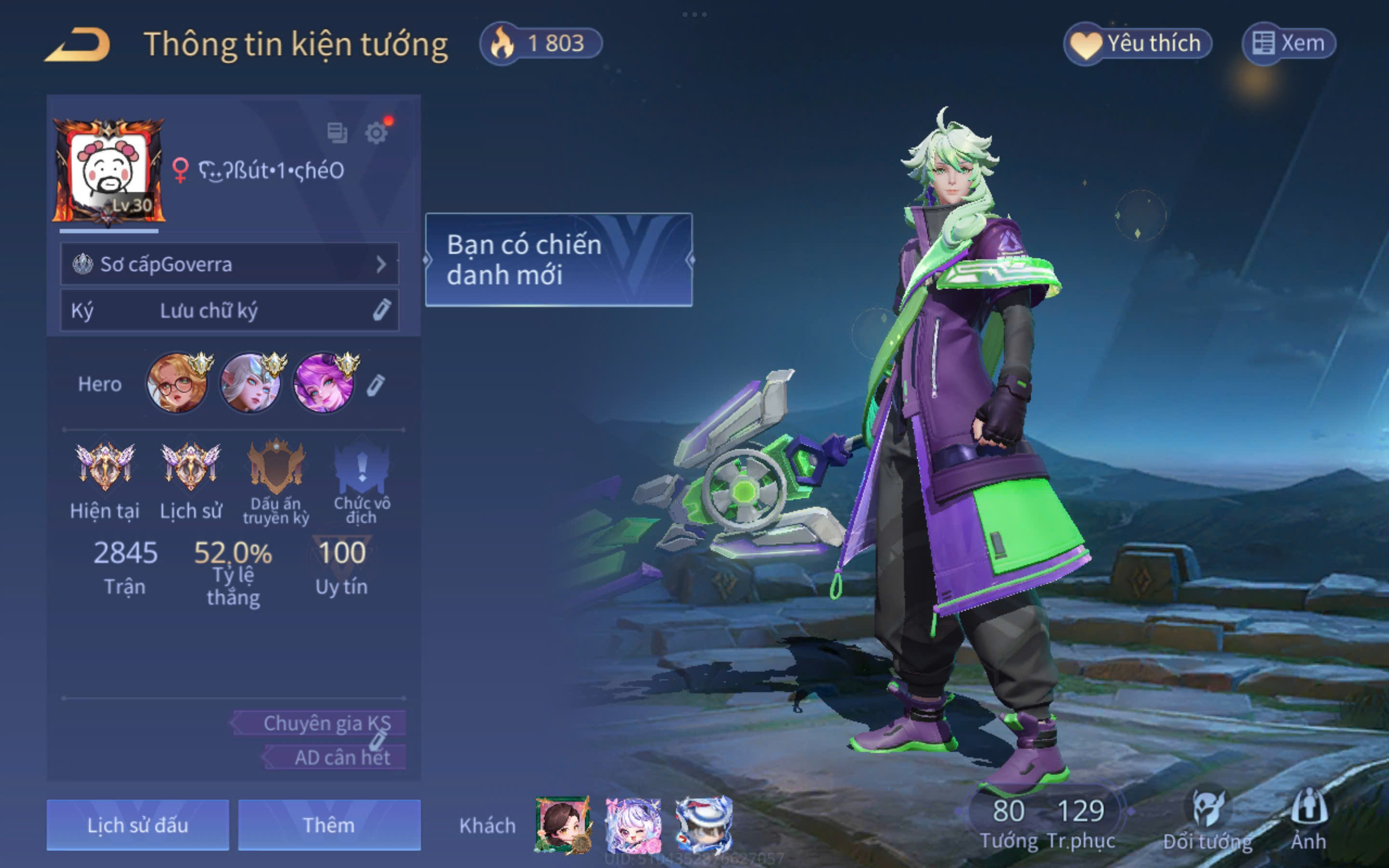Select the glasses-wearing hero portrait
The height and width of the screenshot is (868, 1389).
[177, 383]
